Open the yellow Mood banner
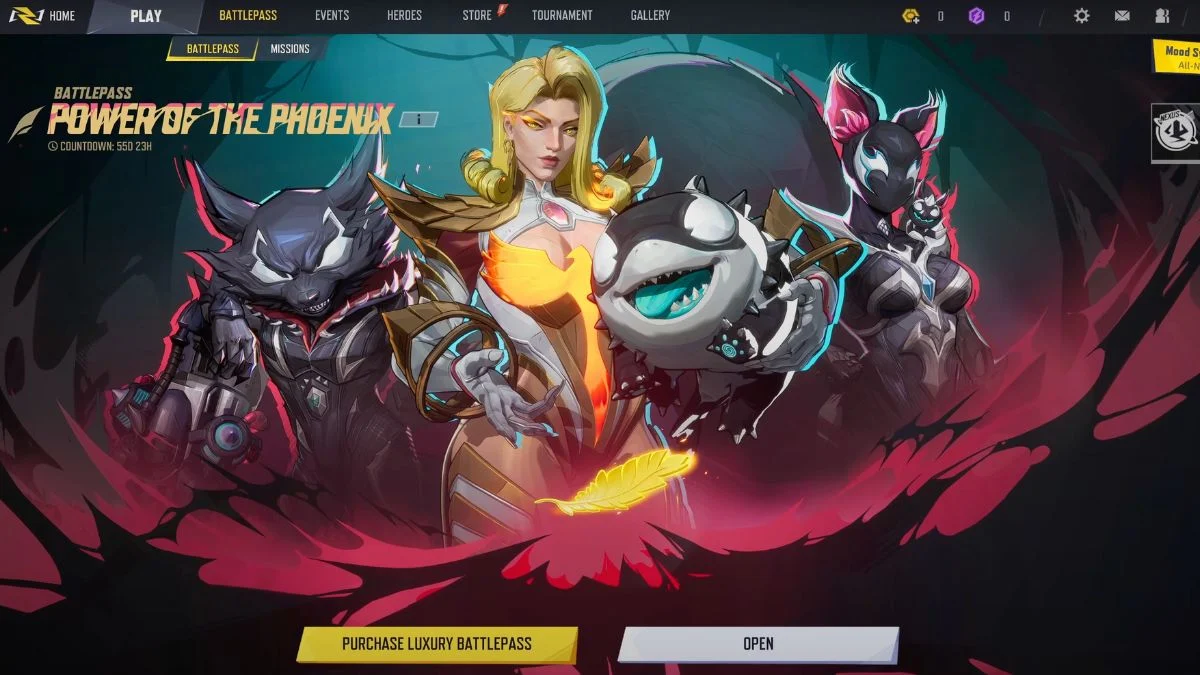This screenshot has width=1200, height=675. pyautogui.click(x=1177, y=55)
